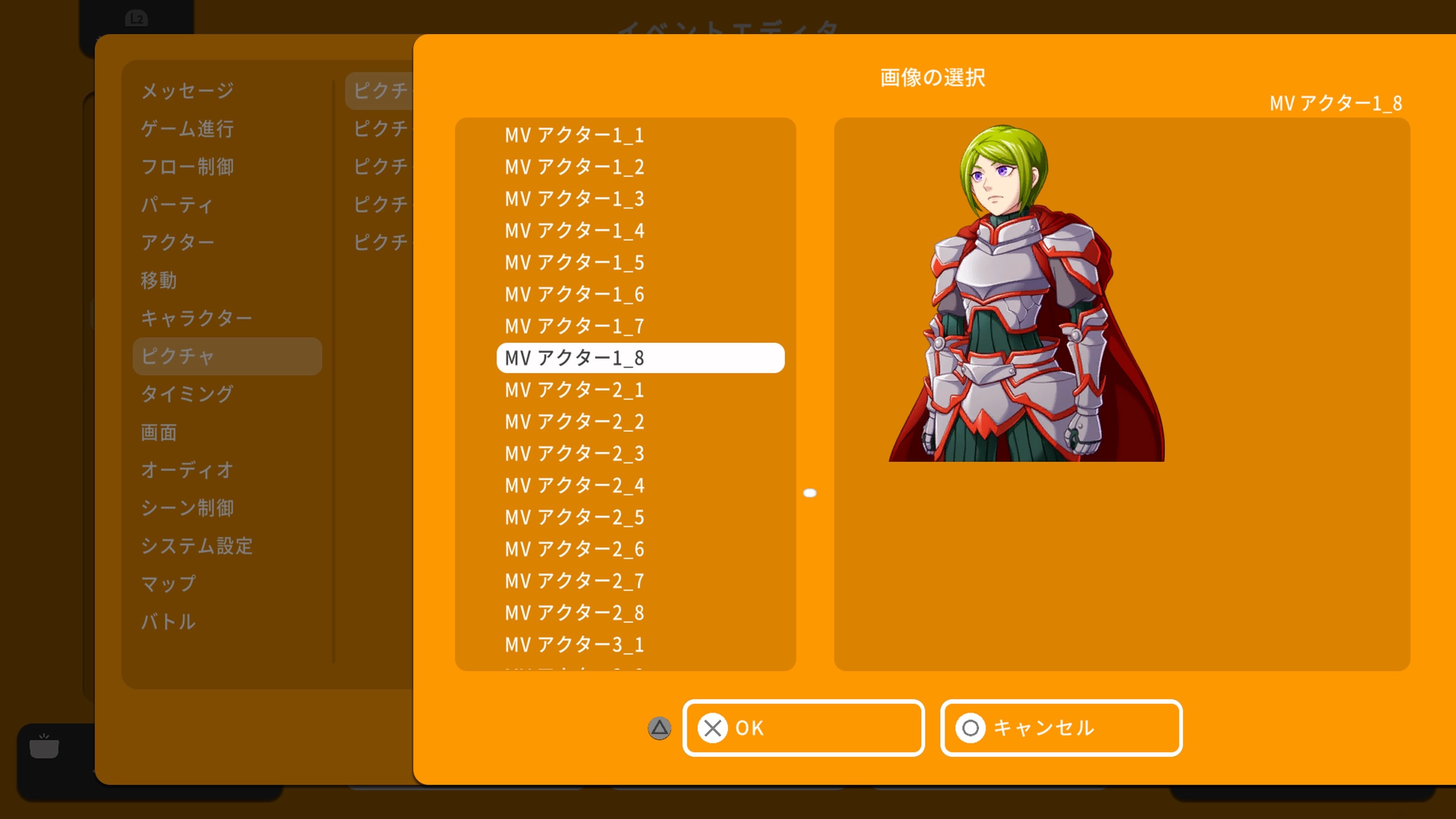This screenshot has width=1456, height=819.
Task: Switch to the バトル category
Action: [169, 622]
